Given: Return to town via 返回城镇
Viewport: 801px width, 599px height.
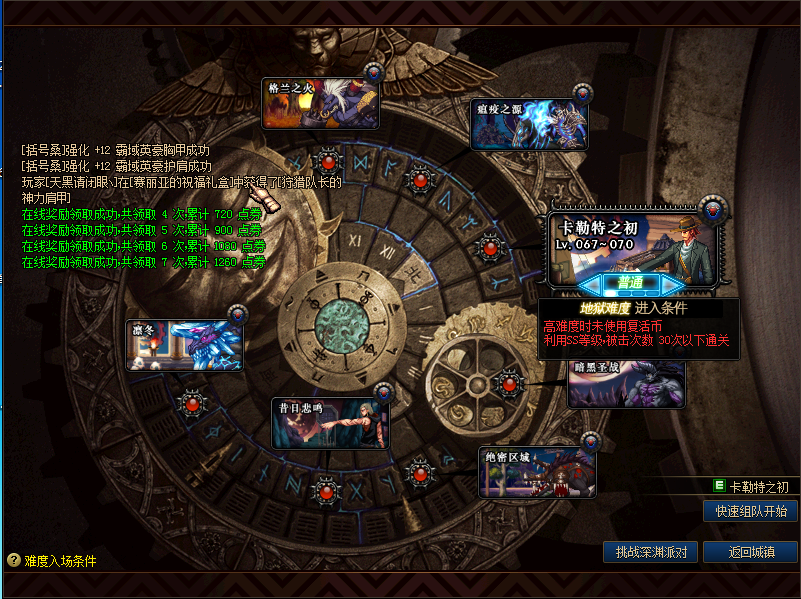Looking at the screenshot, I should (750, 552).
